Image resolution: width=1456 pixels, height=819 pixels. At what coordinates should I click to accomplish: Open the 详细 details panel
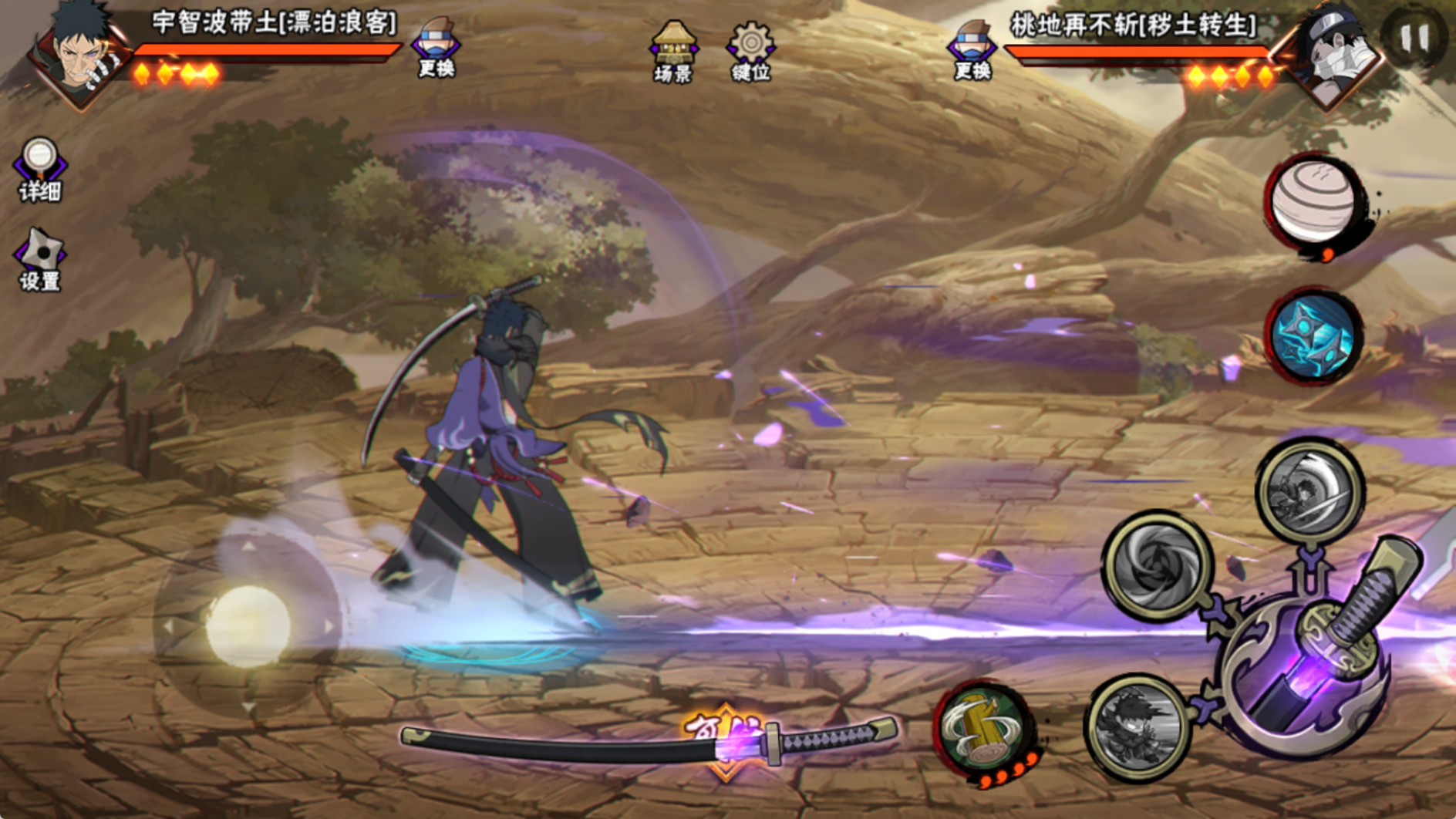(x=40, y=169)
